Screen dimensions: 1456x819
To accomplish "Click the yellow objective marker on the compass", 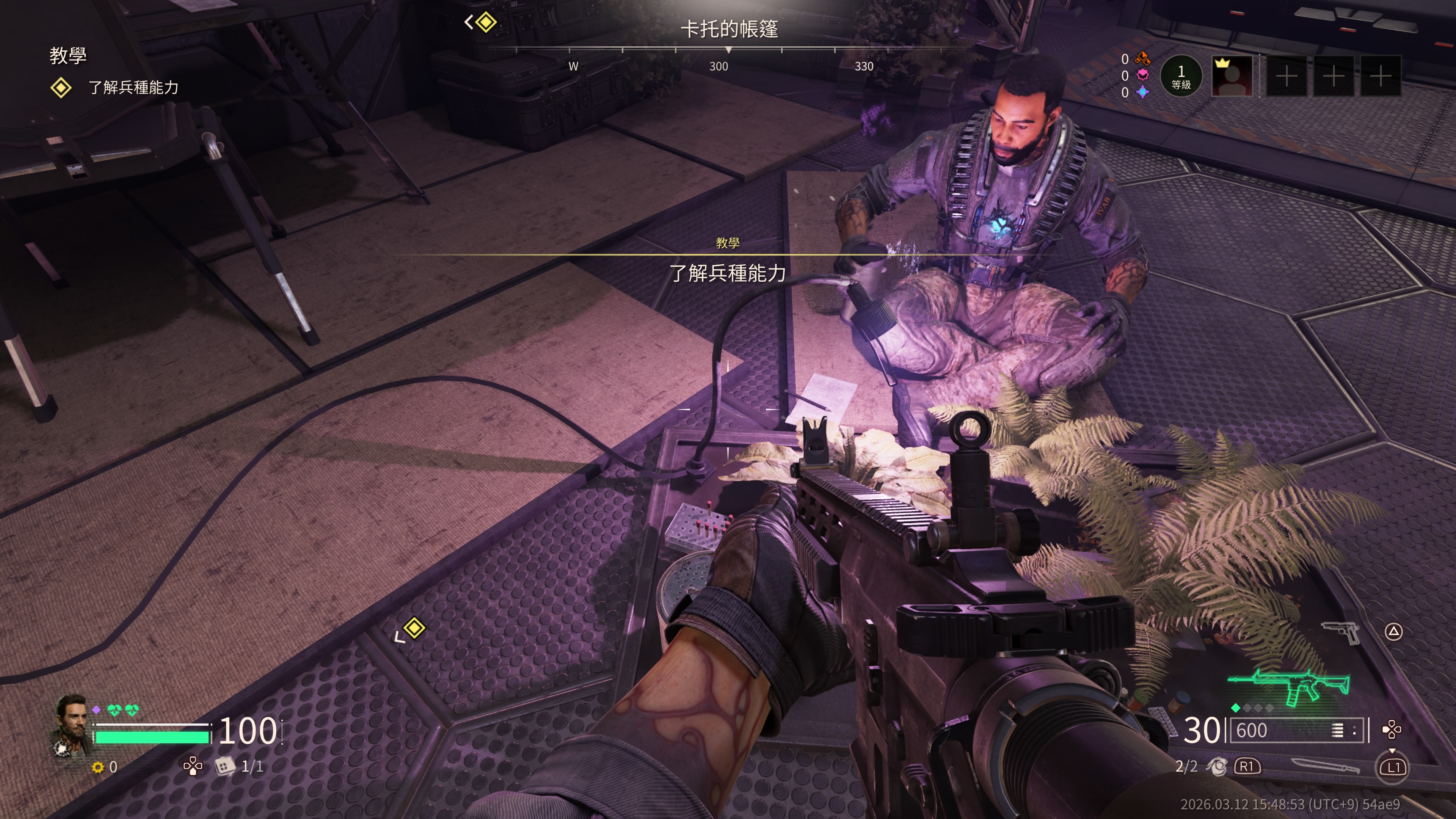I will point(485,23).
